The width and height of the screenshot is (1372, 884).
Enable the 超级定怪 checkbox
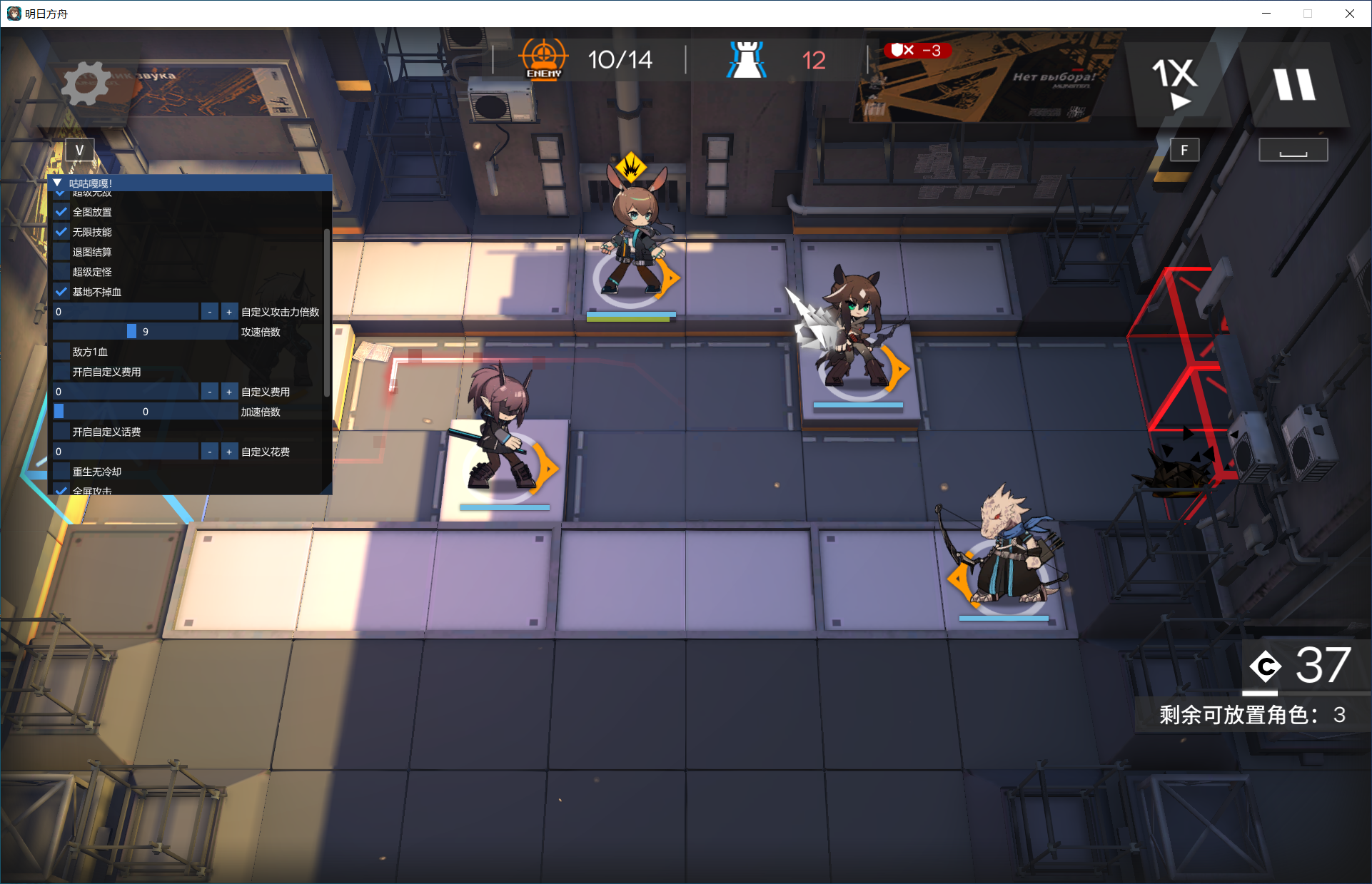[x=62, y=272]
